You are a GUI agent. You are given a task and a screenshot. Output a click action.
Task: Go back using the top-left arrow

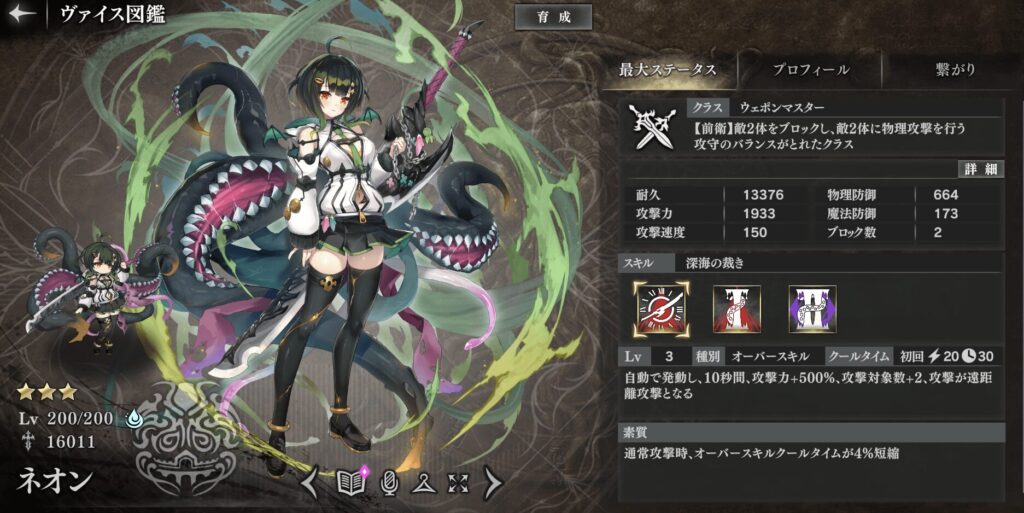pyautogui.click(x=22, y=16)
